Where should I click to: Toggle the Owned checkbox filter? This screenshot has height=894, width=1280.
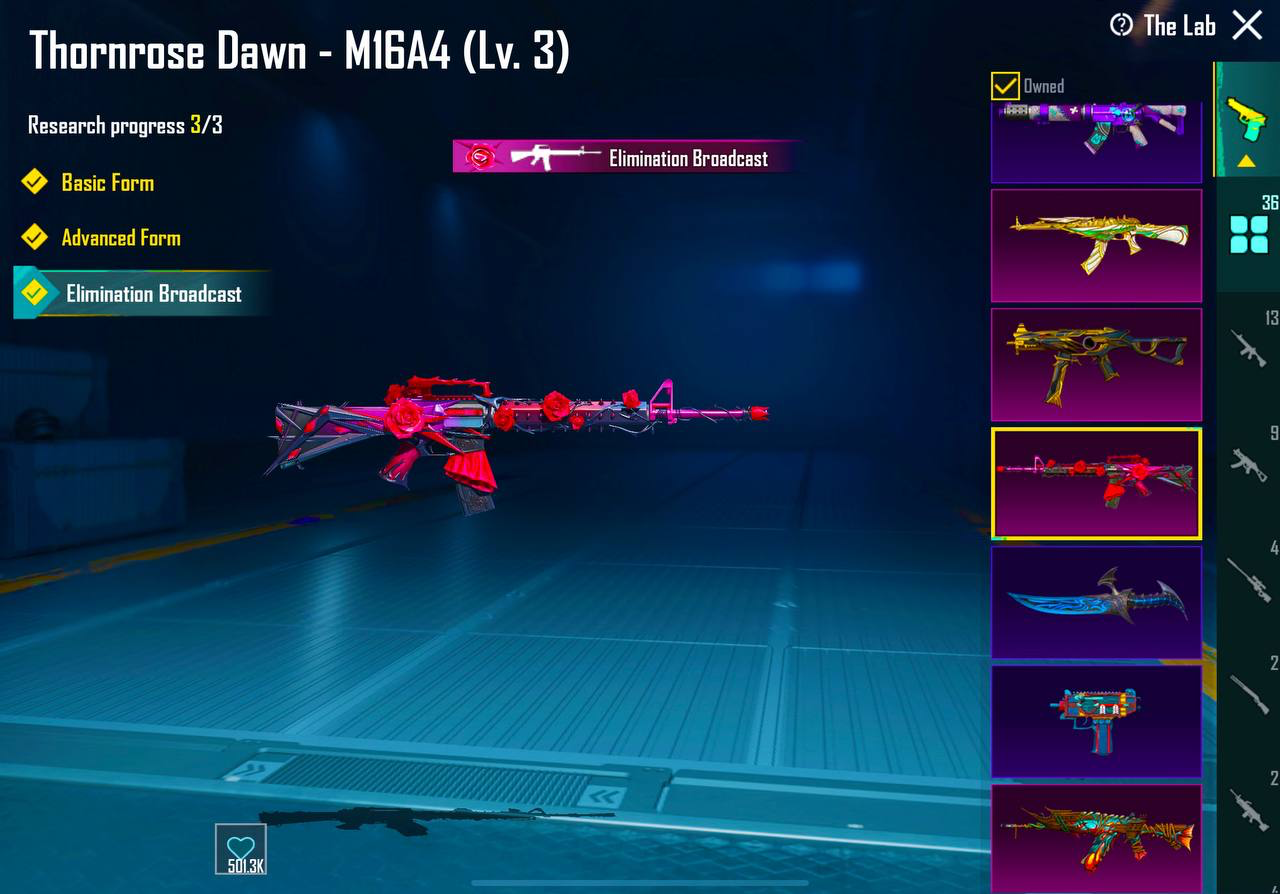[1005, 86]
